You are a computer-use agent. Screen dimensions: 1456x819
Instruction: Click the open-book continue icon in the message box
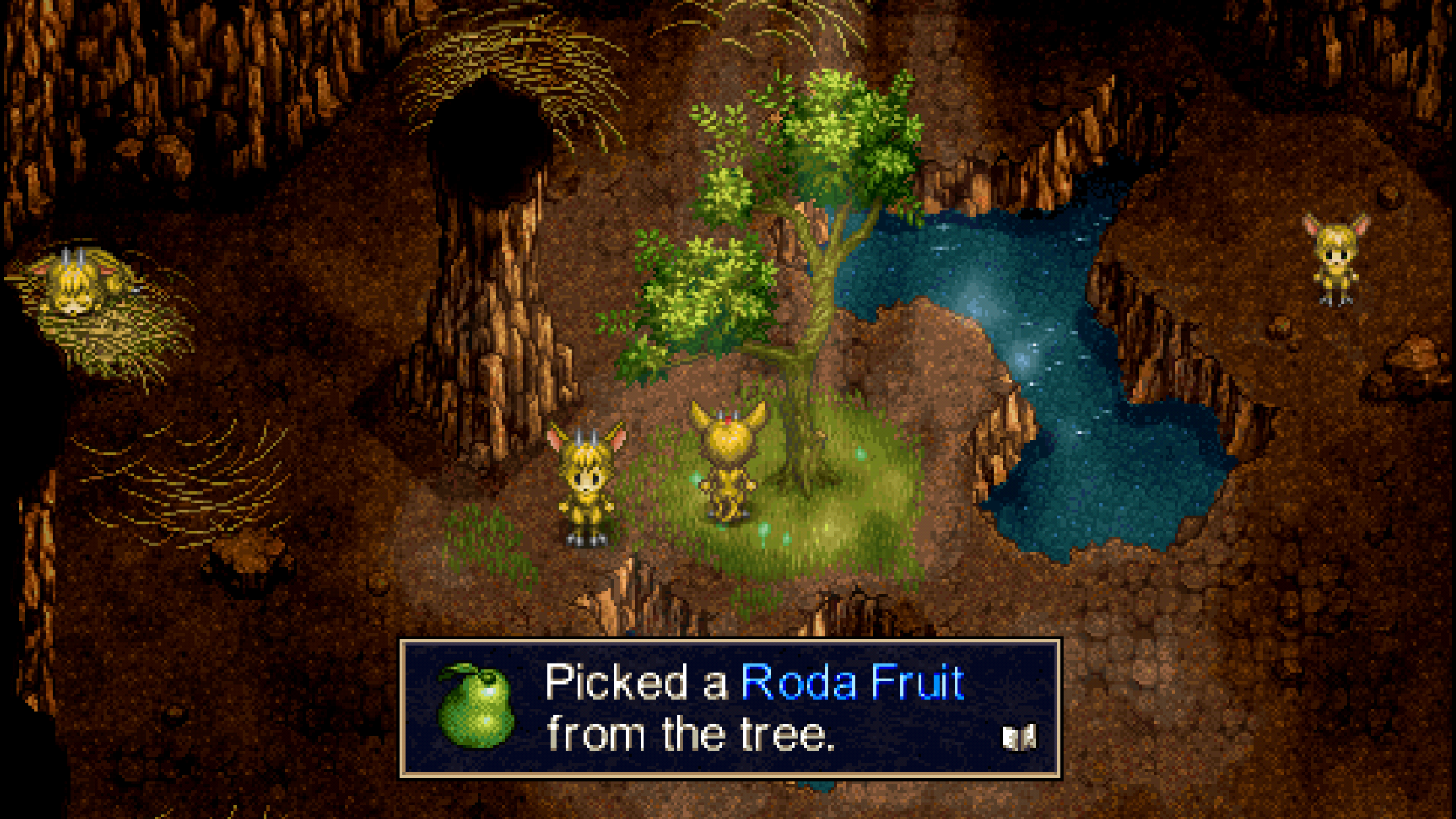click(1019, 738)
